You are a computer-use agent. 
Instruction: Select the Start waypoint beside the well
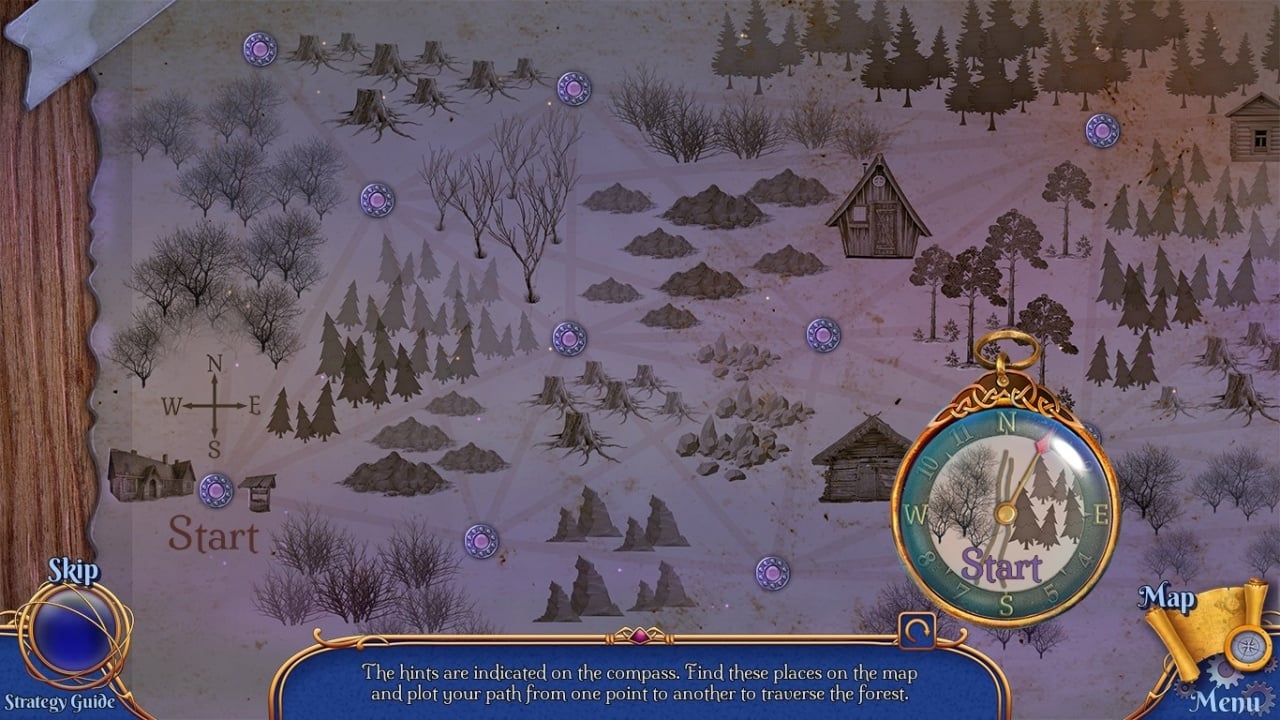point(216,490)
